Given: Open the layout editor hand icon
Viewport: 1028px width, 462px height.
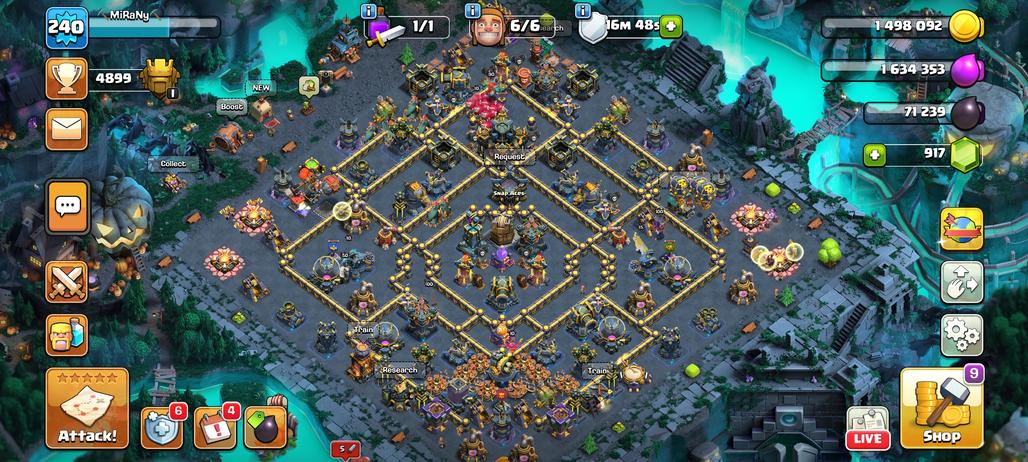Looking at the screenshot, I should click(x=961, y=282).
